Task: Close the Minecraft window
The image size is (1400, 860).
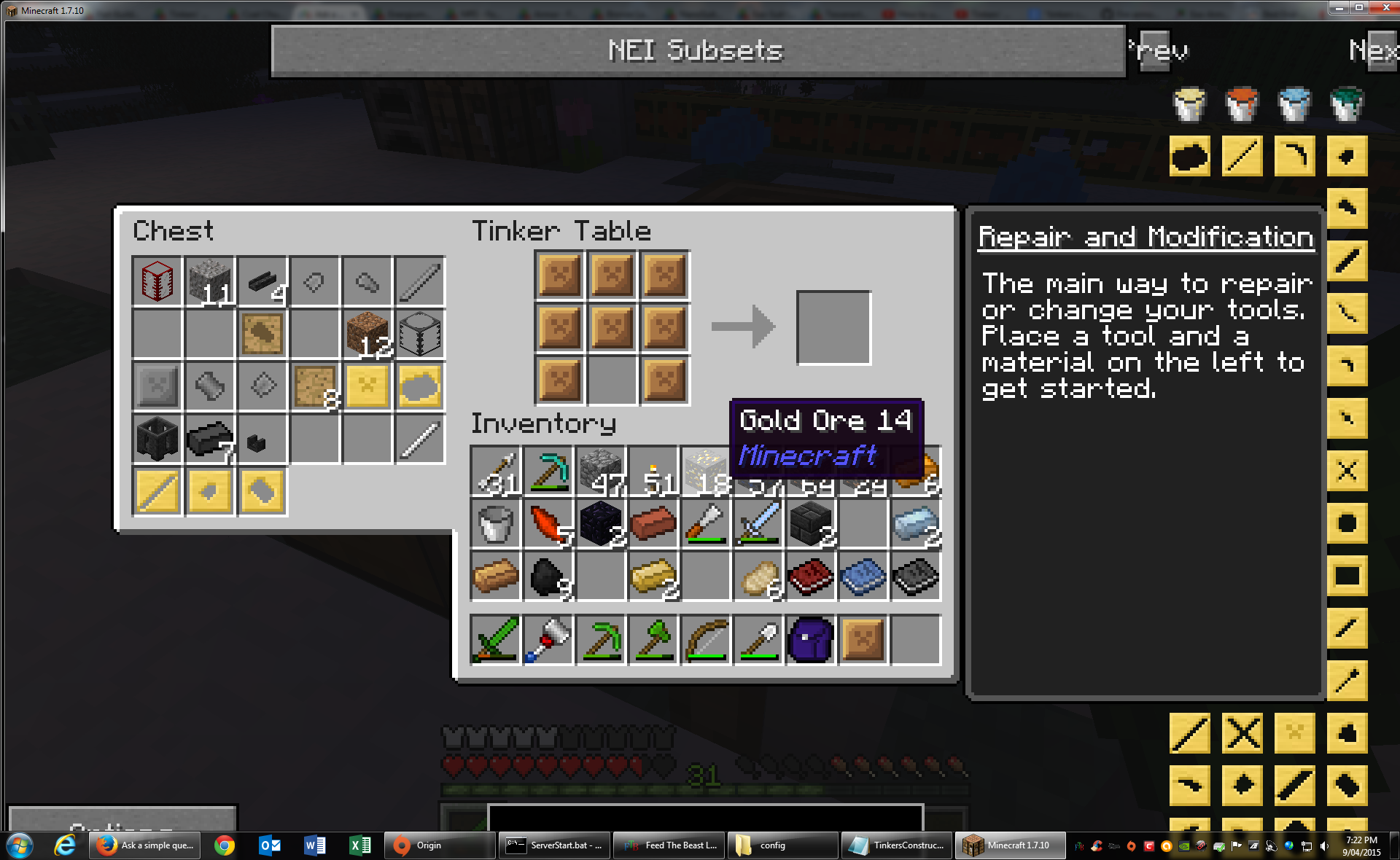Action: [x=1385, y=7]
